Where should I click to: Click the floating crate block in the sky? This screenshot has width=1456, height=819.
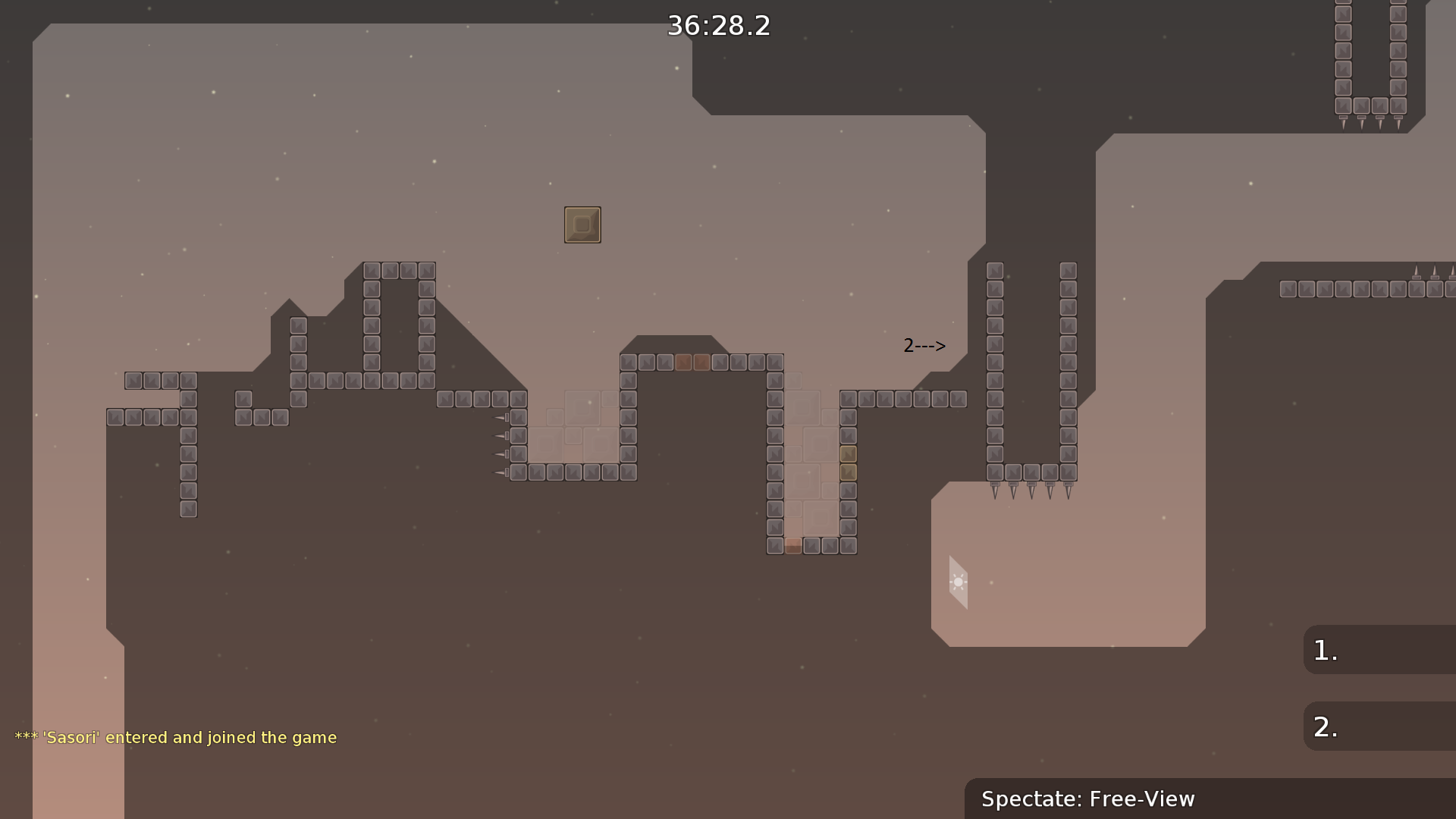point(582,224)
